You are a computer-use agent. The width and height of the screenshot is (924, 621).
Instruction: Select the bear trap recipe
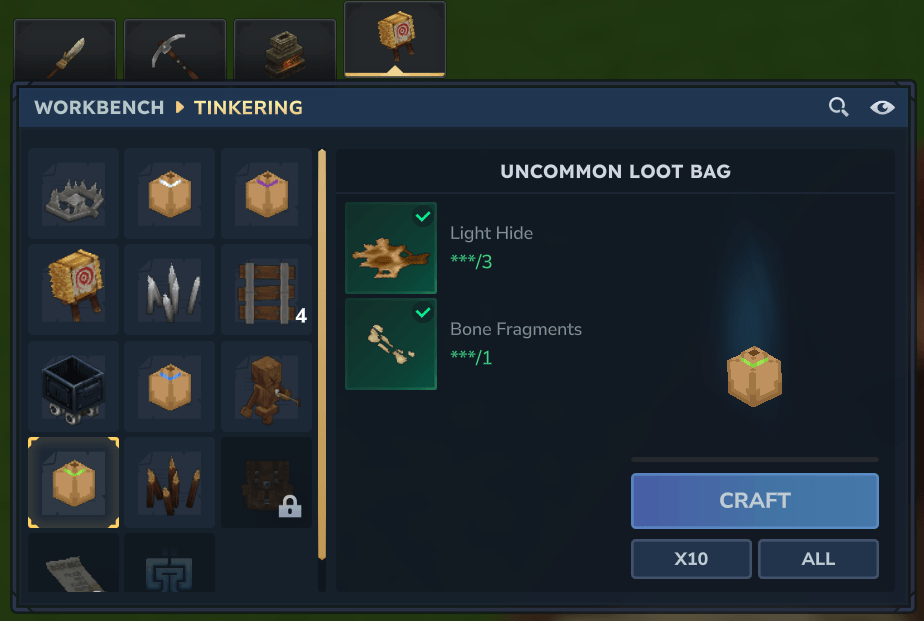73,193
